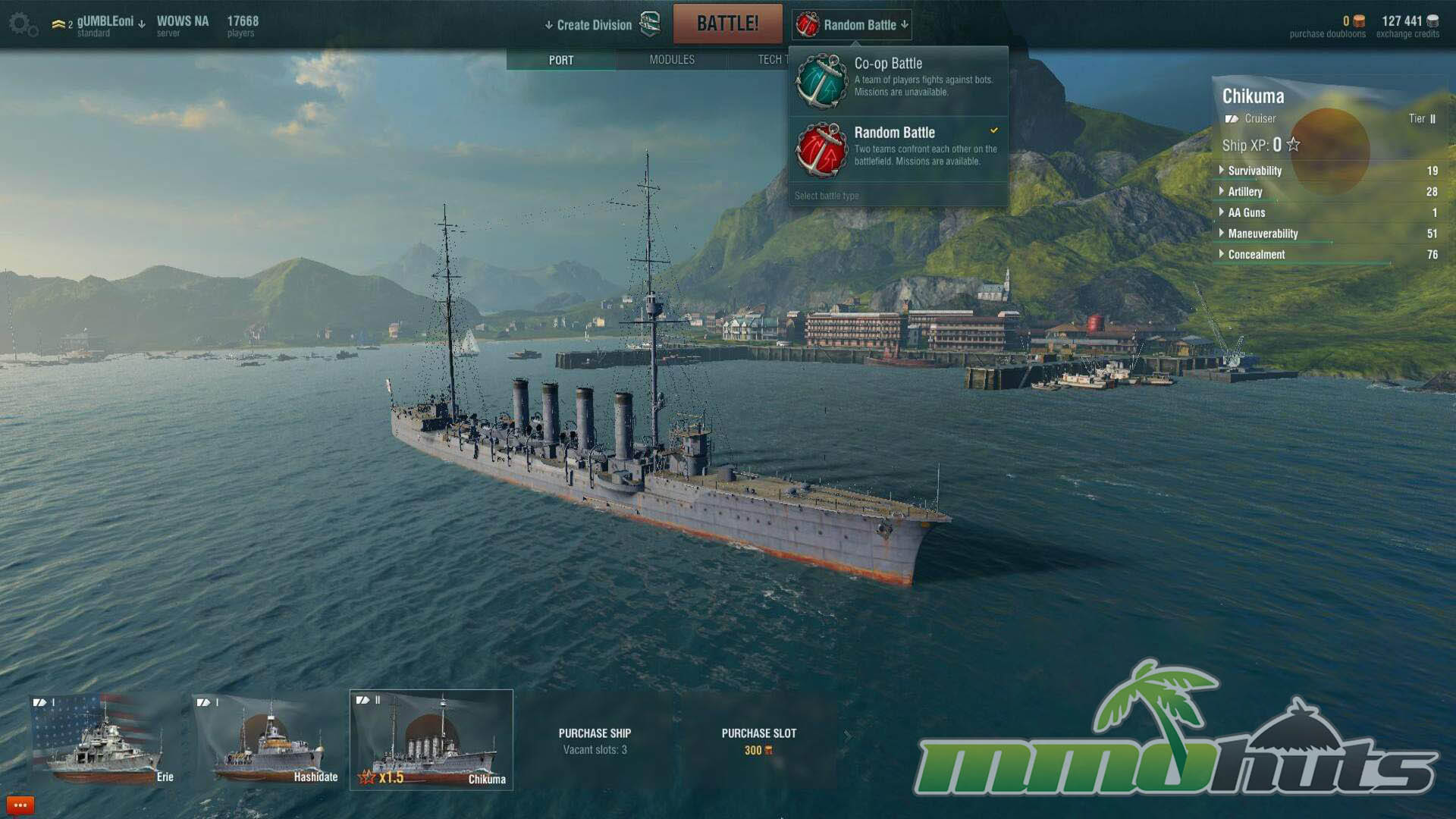1456x819 pixels.
Task: Open the Modules tab
Action: coord(672,60)
